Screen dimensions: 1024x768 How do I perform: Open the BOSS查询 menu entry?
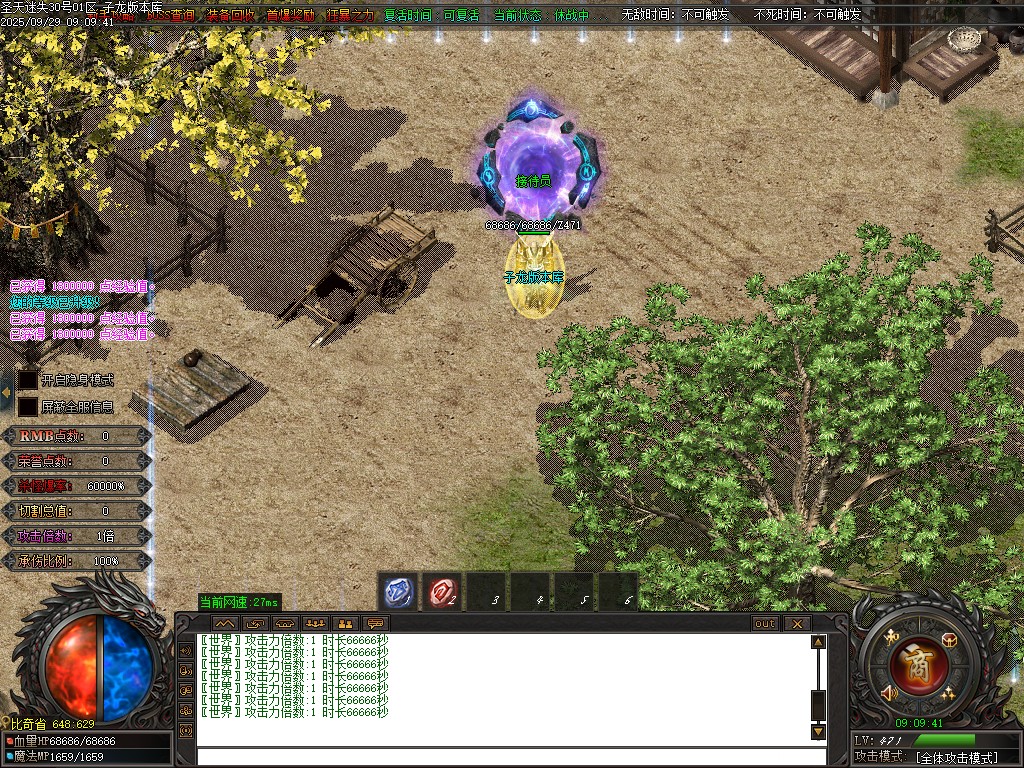click(171, 15)
